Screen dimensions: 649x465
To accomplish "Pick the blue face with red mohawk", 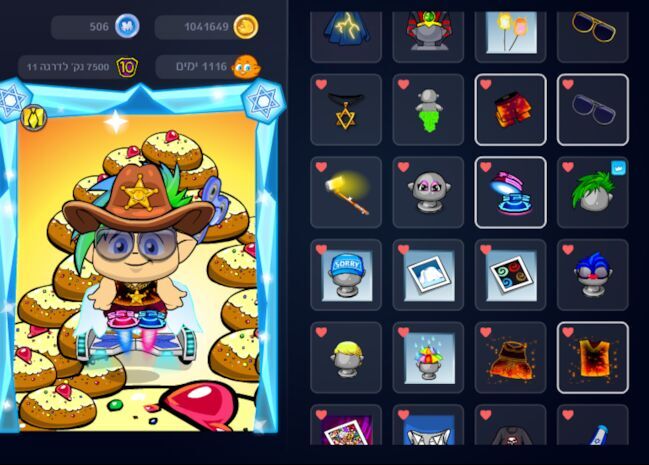I will pos(592,275).
